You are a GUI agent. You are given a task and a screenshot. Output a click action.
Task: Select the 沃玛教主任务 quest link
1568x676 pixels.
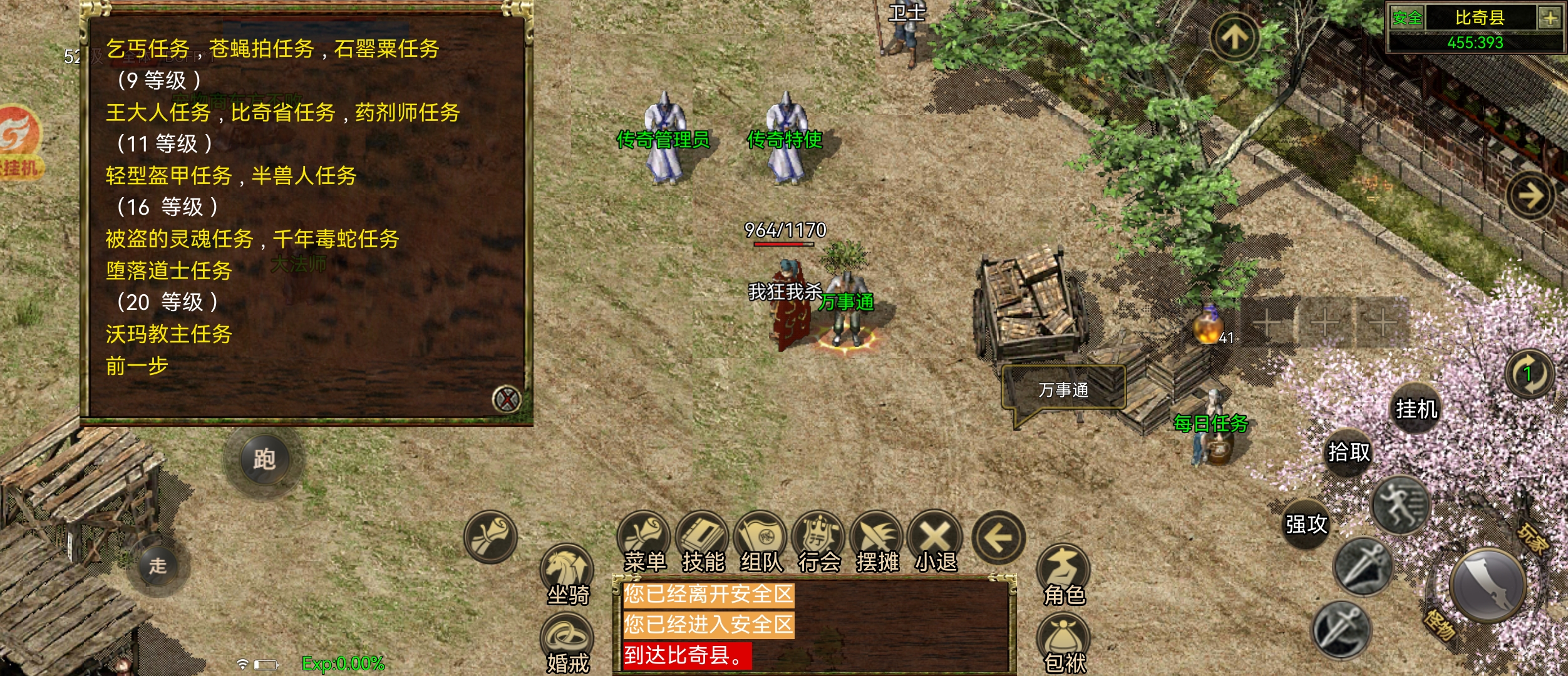168,334
